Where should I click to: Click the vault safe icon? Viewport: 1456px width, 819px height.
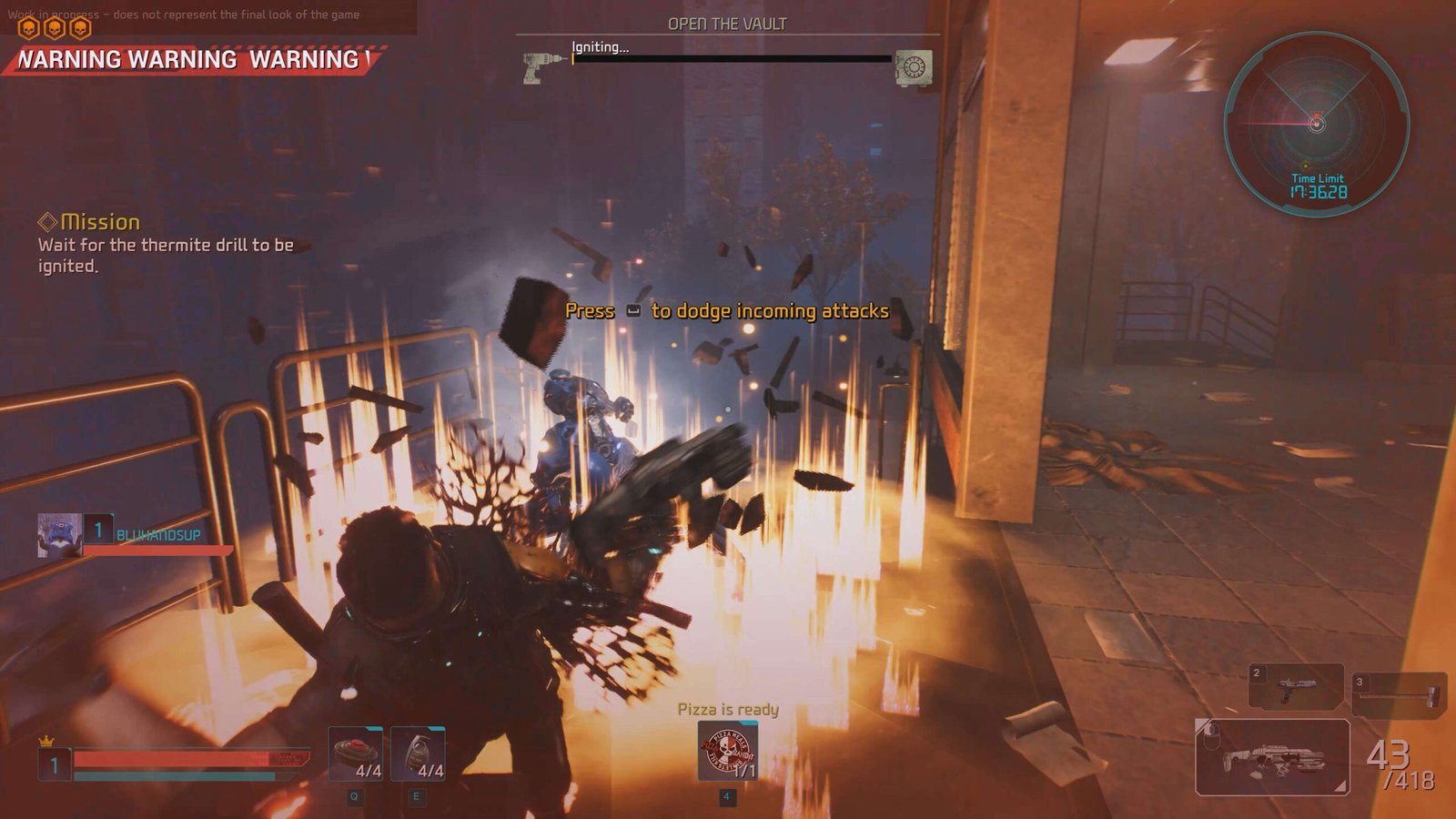click(x=913, y=67)
